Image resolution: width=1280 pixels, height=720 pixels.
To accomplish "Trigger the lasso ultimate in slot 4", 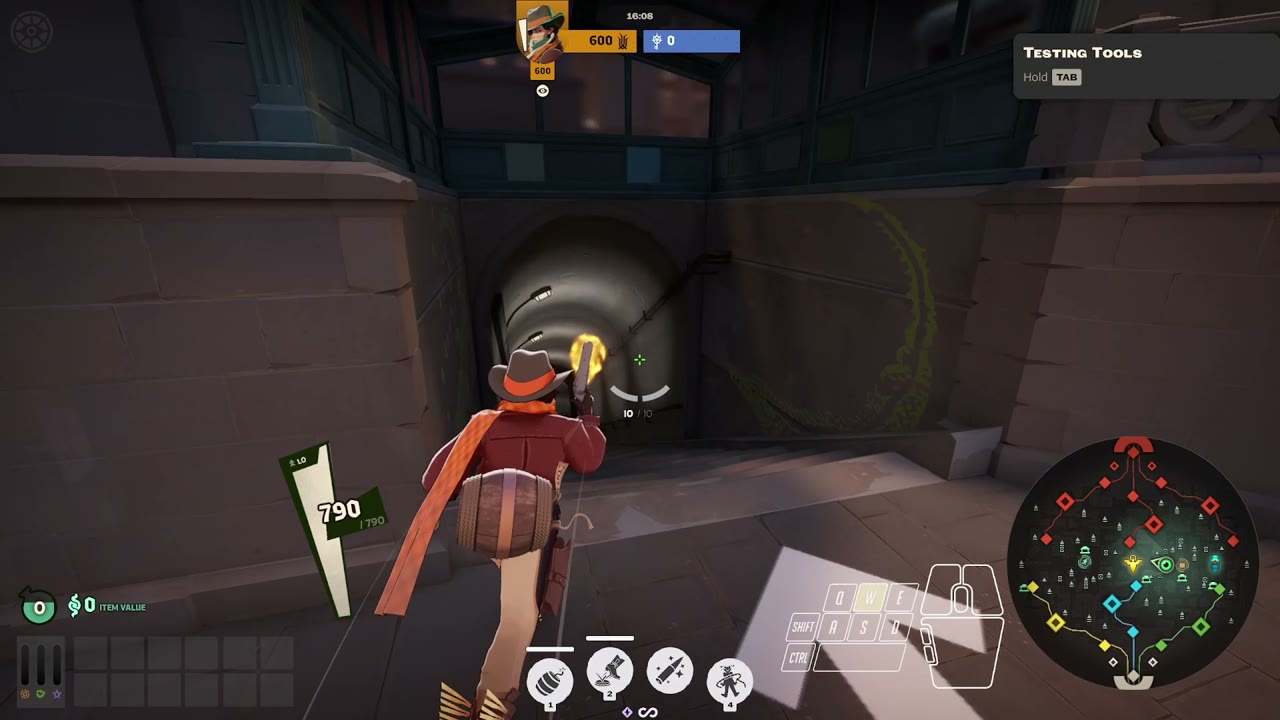I will 729,678.
